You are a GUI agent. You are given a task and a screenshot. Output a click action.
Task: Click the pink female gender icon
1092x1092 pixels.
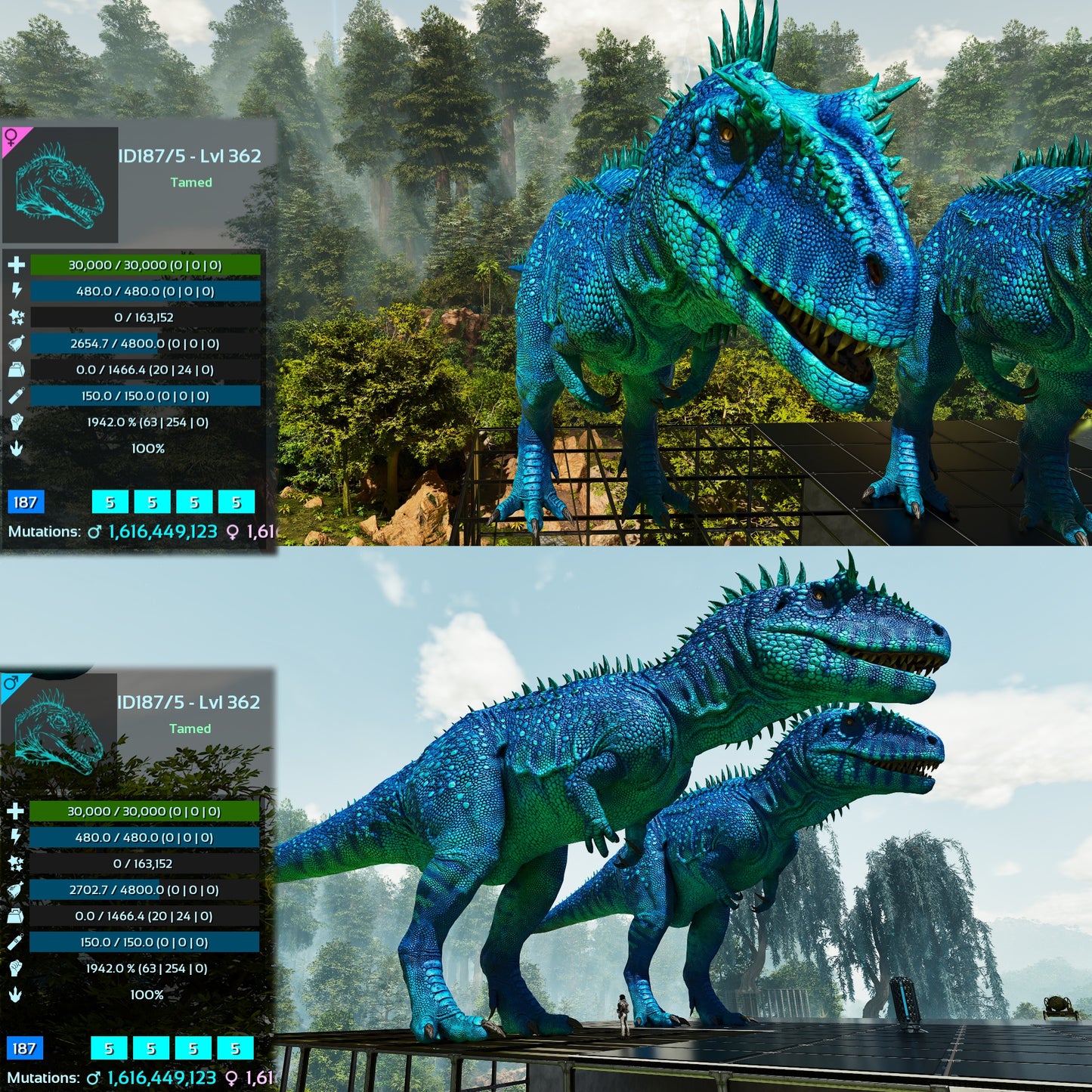coord(12,138)
